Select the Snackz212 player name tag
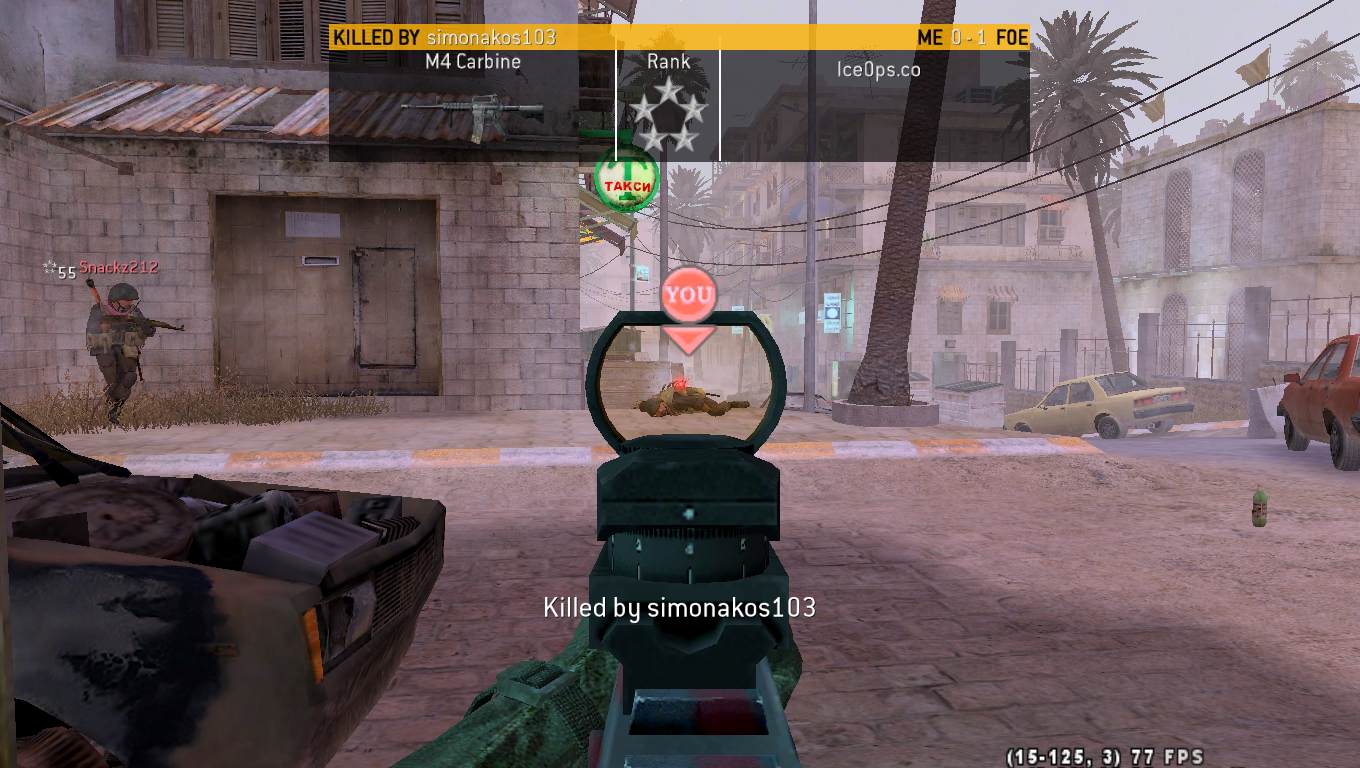1360x768 pixels. (x=118, y=268)
